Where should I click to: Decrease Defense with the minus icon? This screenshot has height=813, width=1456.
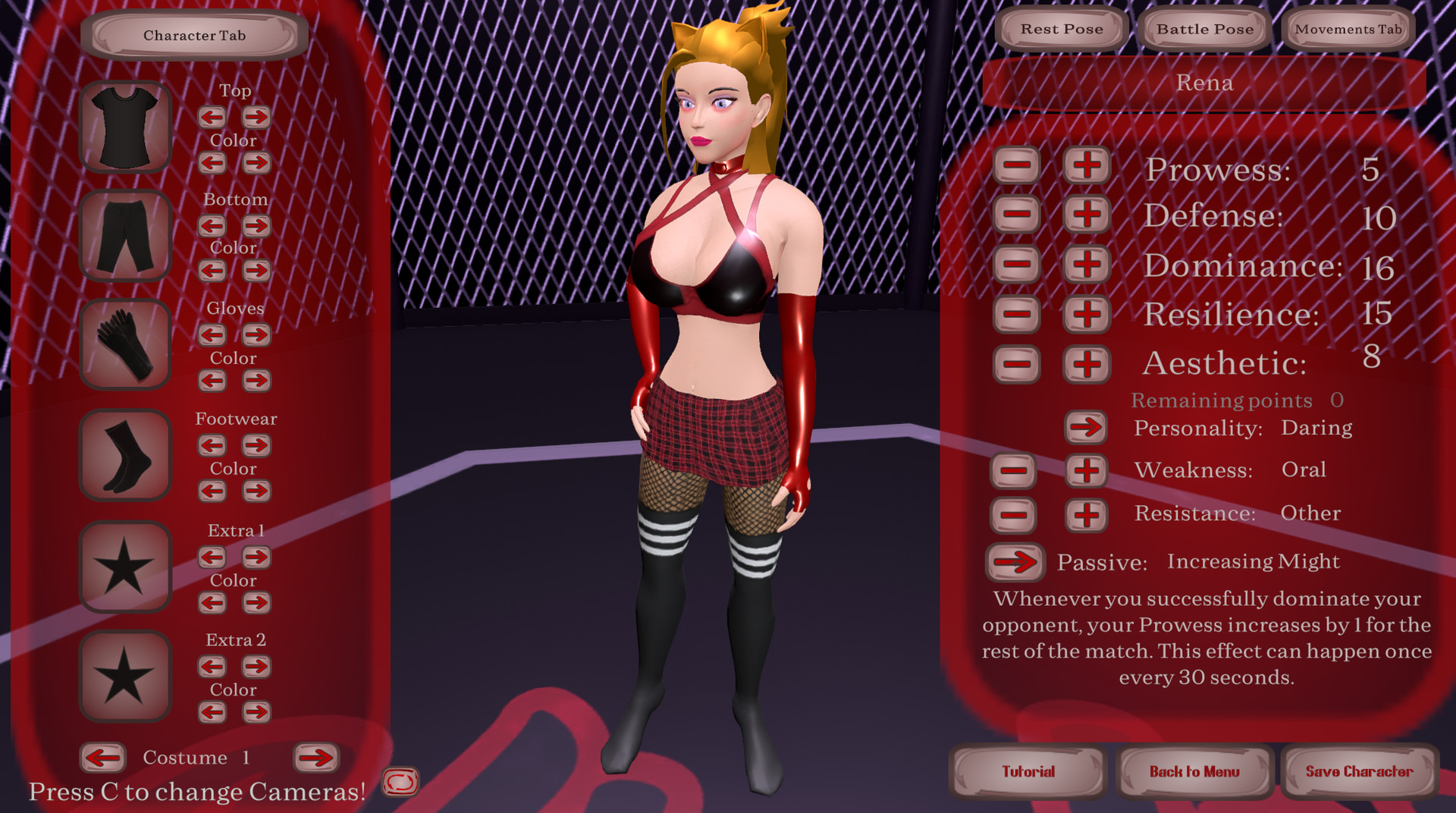click(1016, 215)
